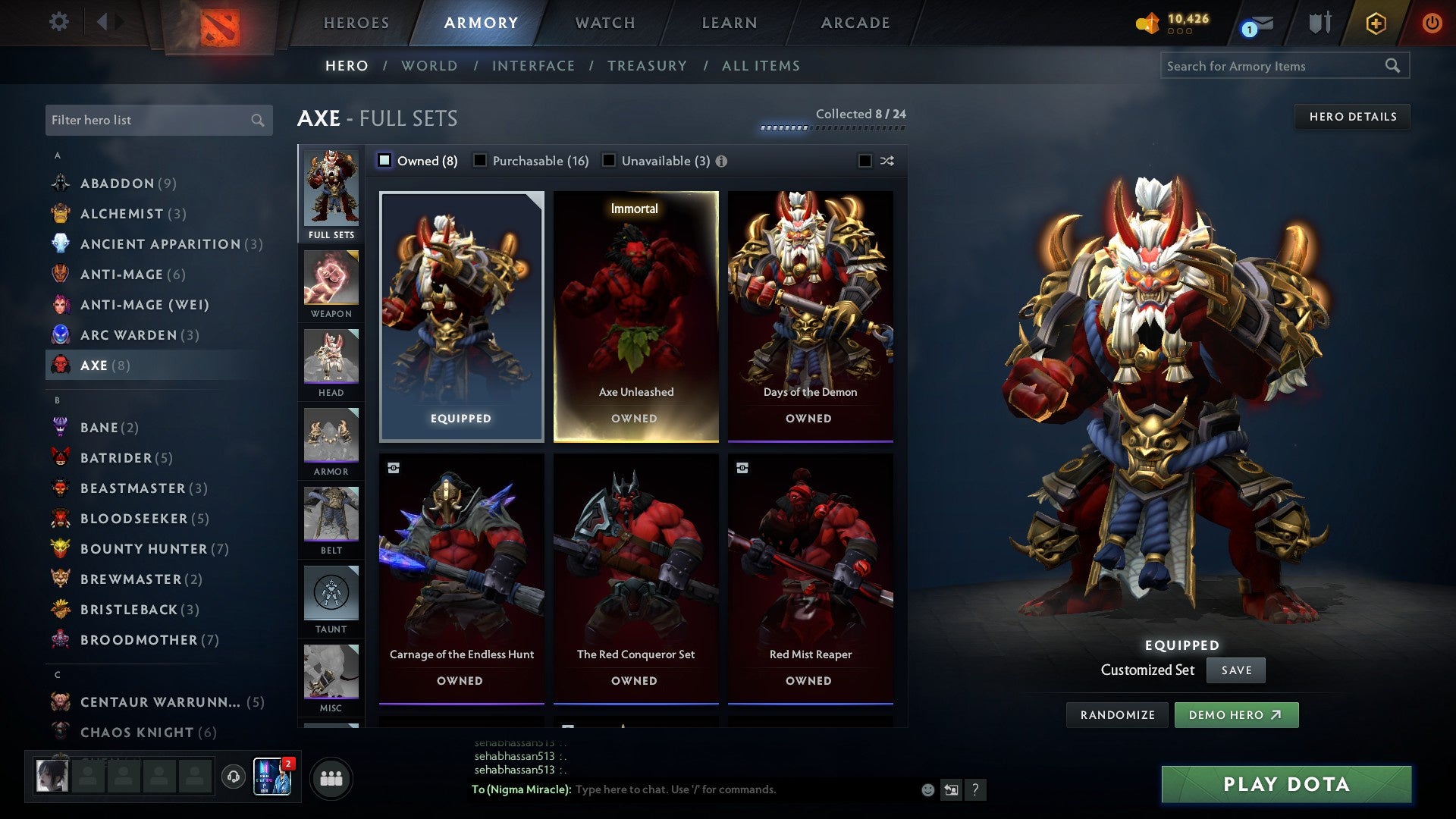Select the Axe Unleashed immortal set
The image size is (1456, 819).
pos(635,316)
